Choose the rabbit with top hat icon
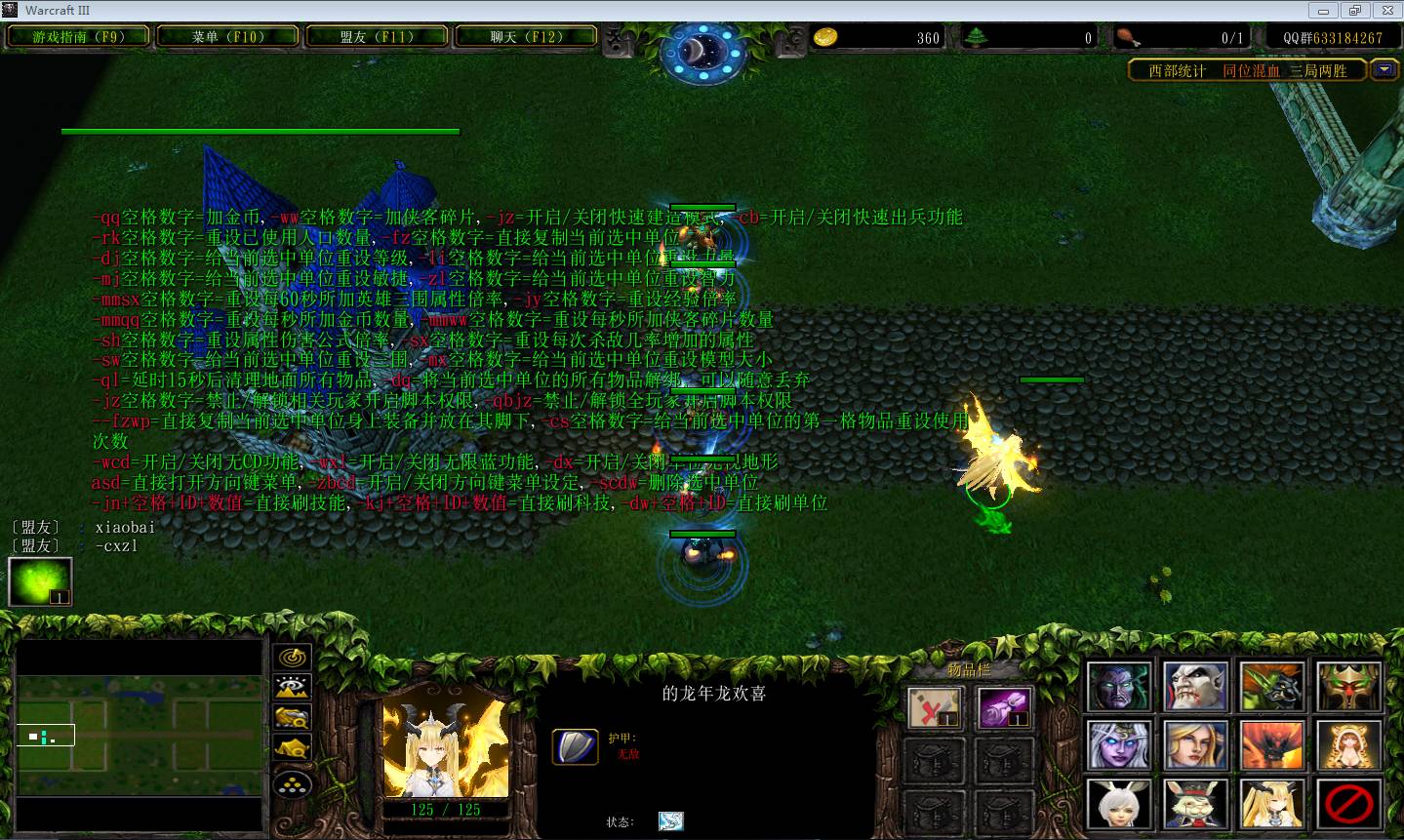 point(1194,805)
